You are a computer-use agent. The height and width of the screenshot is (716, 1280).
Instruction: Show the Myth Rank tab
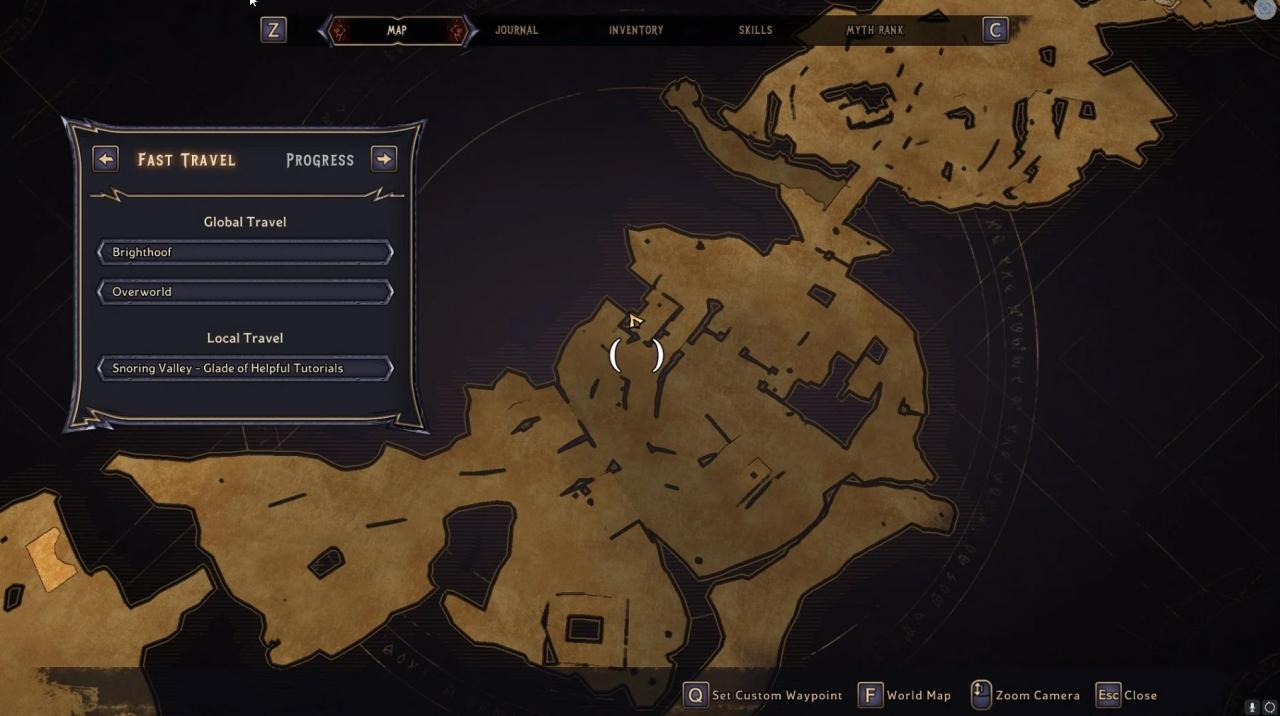pos(874,30)
